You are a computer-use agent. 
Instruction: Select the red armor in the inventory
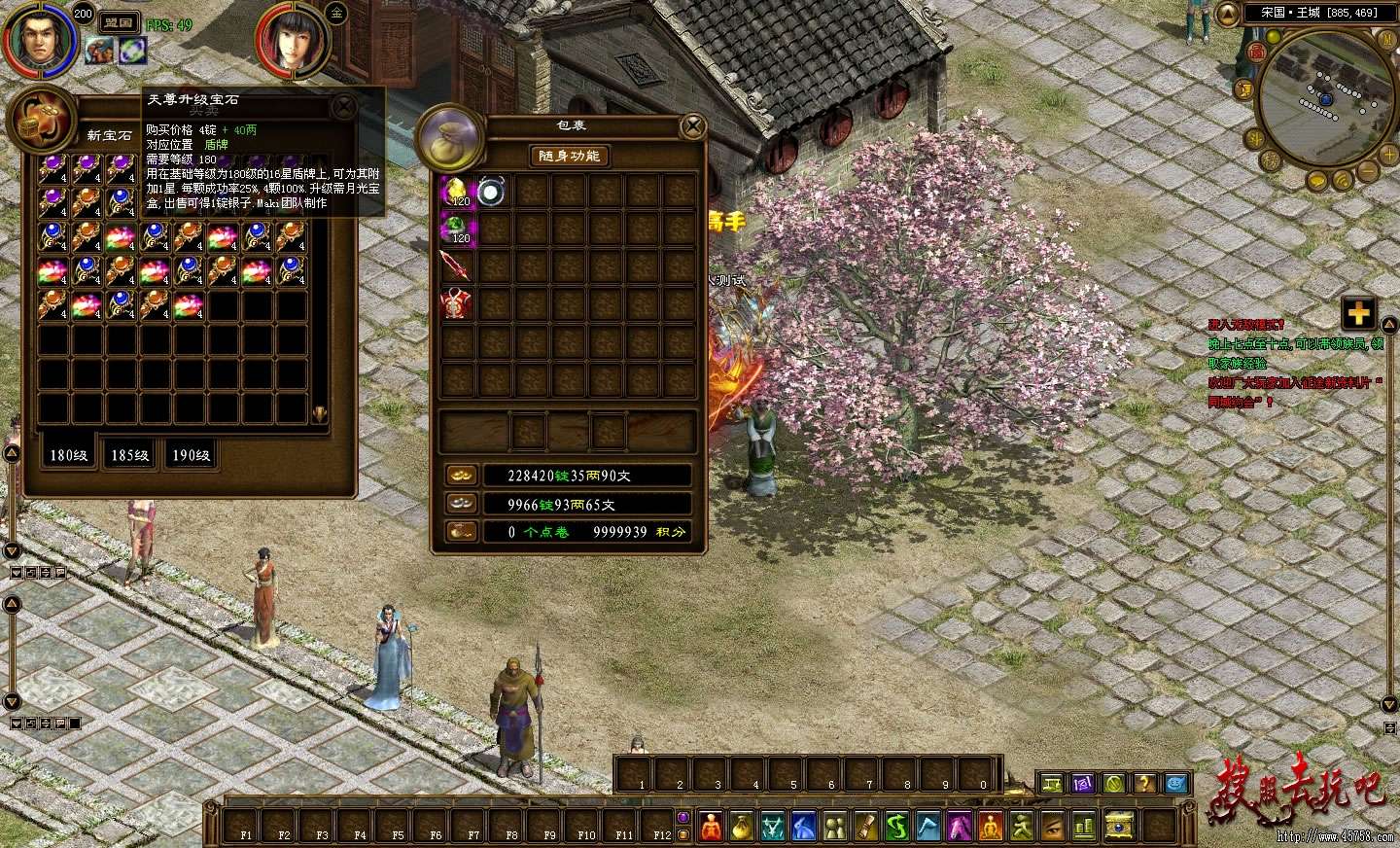457,303
